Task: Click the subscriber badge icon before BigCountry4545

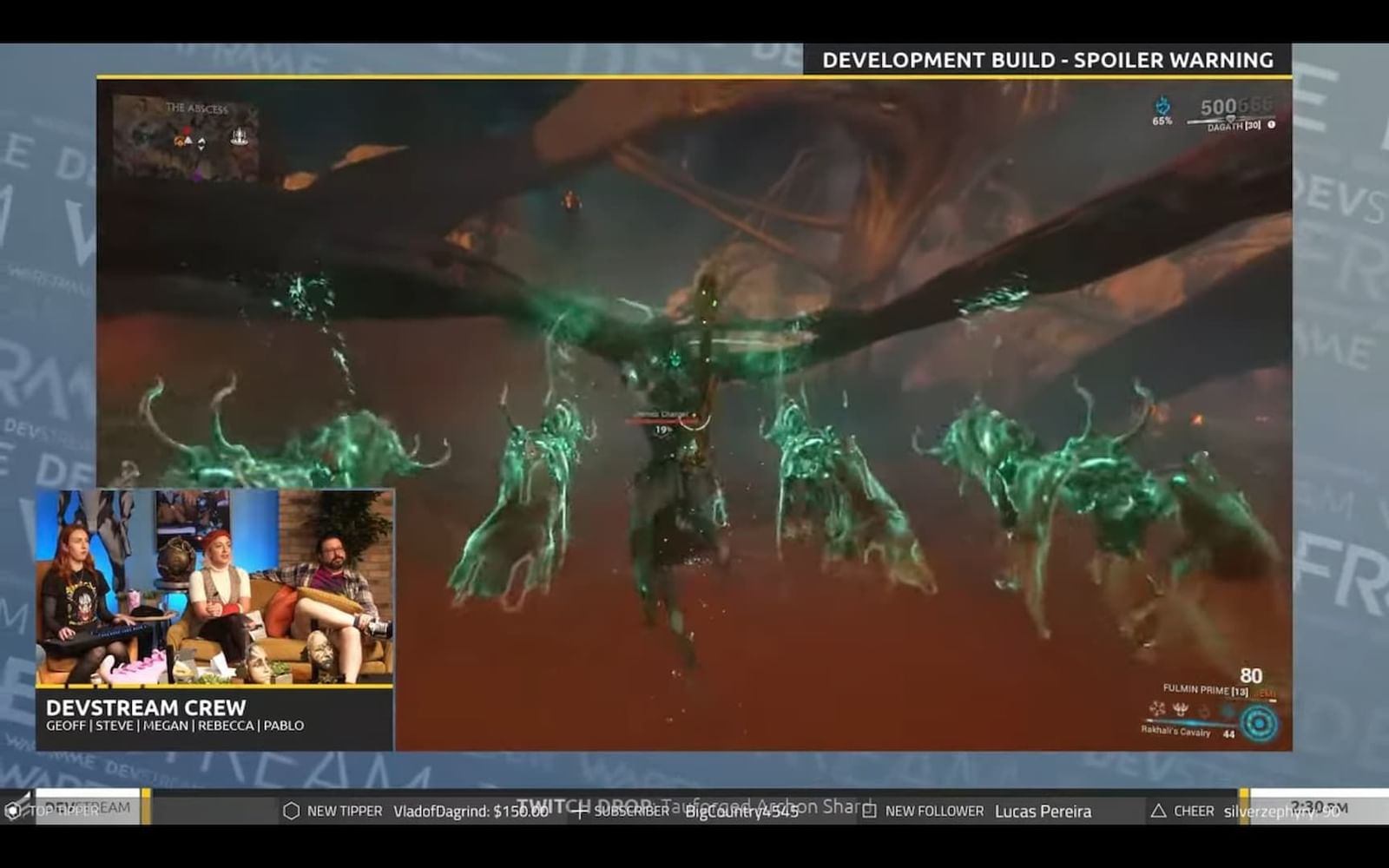Action: pos(580,812)
